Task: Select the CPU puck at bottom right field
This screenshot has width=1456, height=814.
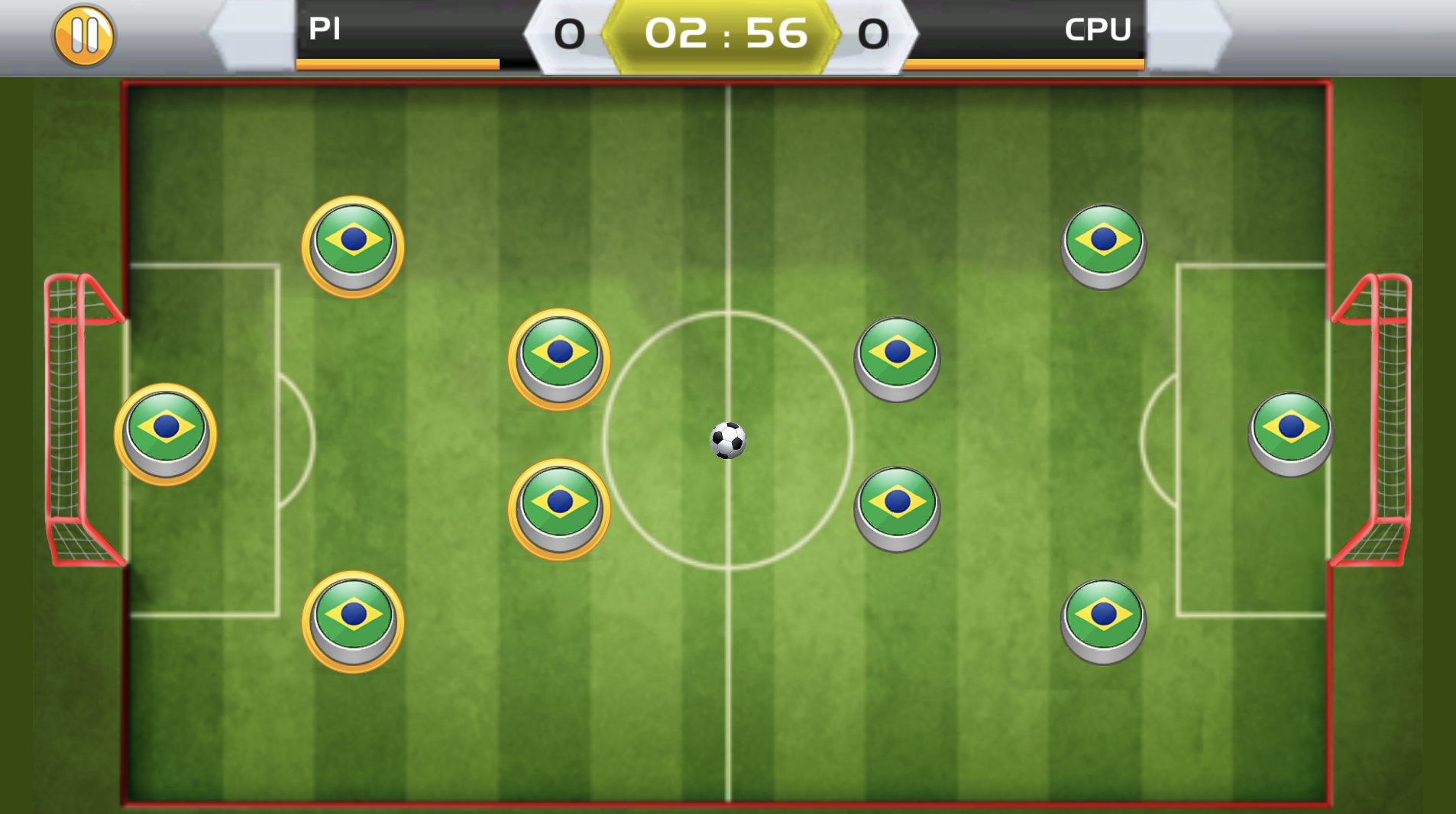Action: click(x=1102, y=619)
